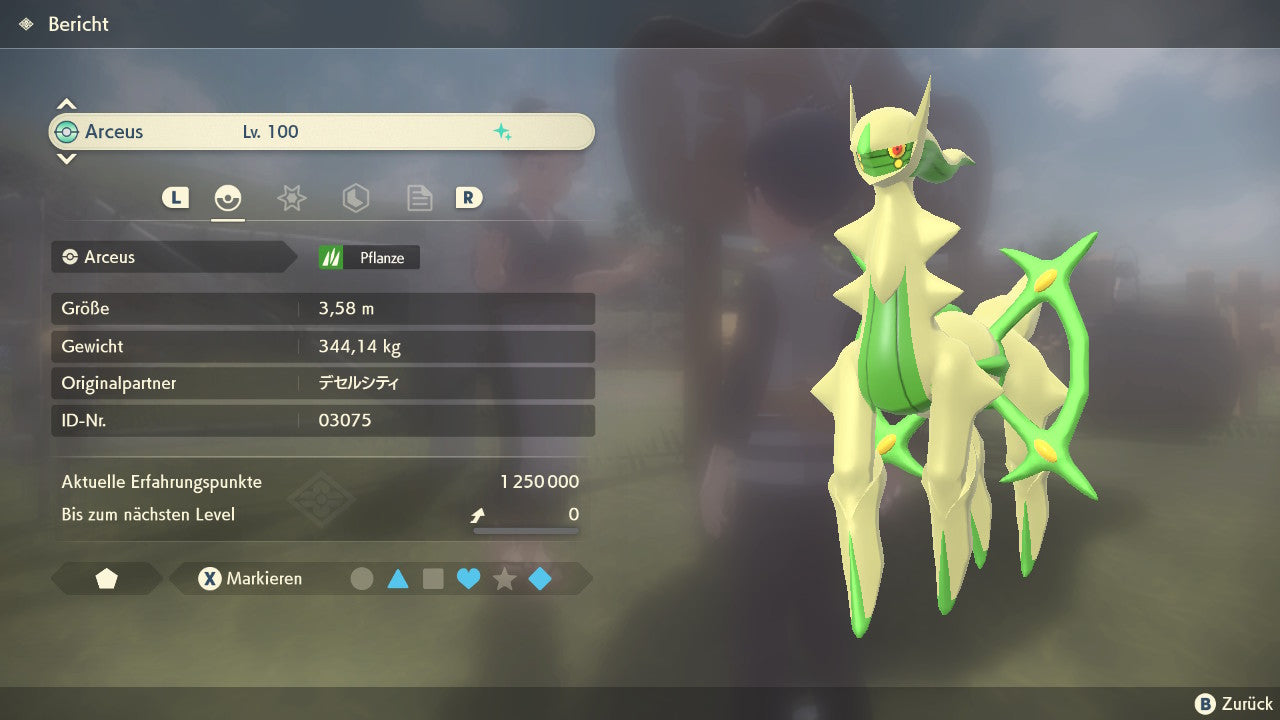This screenshot has width=1280, height=720.
Task: Toggle the circle marking
Action: (x=362, y=579)
